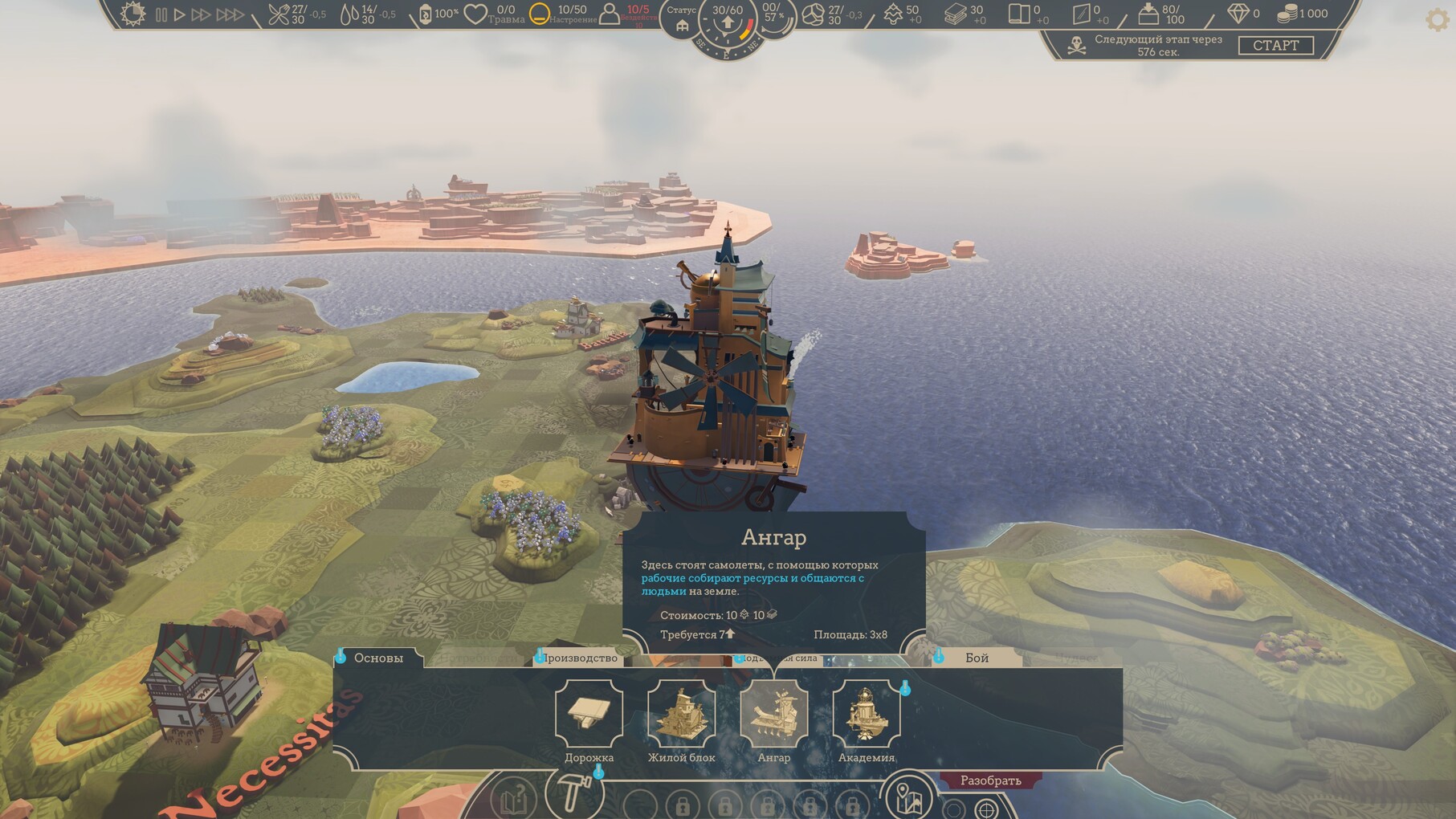The width and height of the screenshot is (1456, 819).
Task: Choose the Жилой блок building
Action: [681, 714]
